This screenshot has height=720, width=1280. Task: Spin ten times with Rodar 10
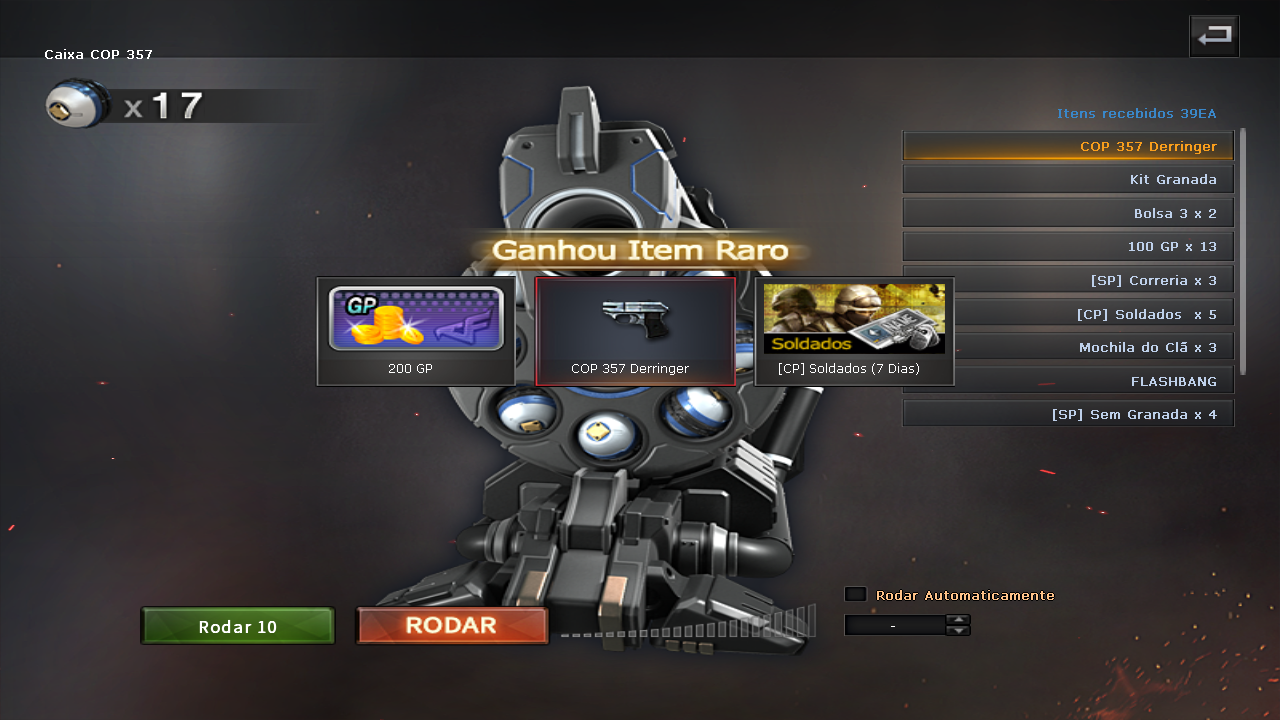[238, 627]
